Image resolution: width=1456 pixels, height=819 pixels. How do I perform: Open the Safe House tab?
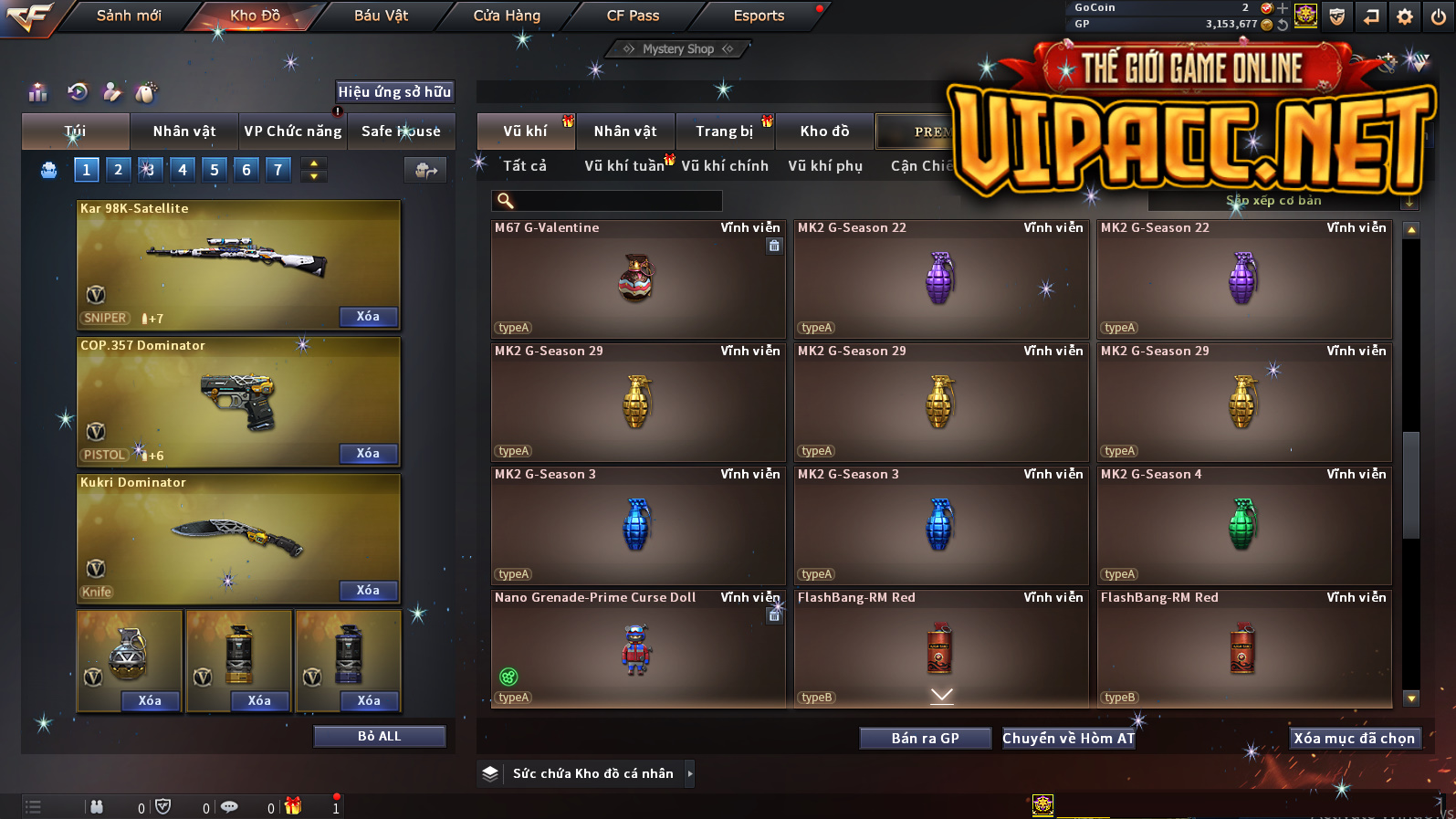coord(401,131)
